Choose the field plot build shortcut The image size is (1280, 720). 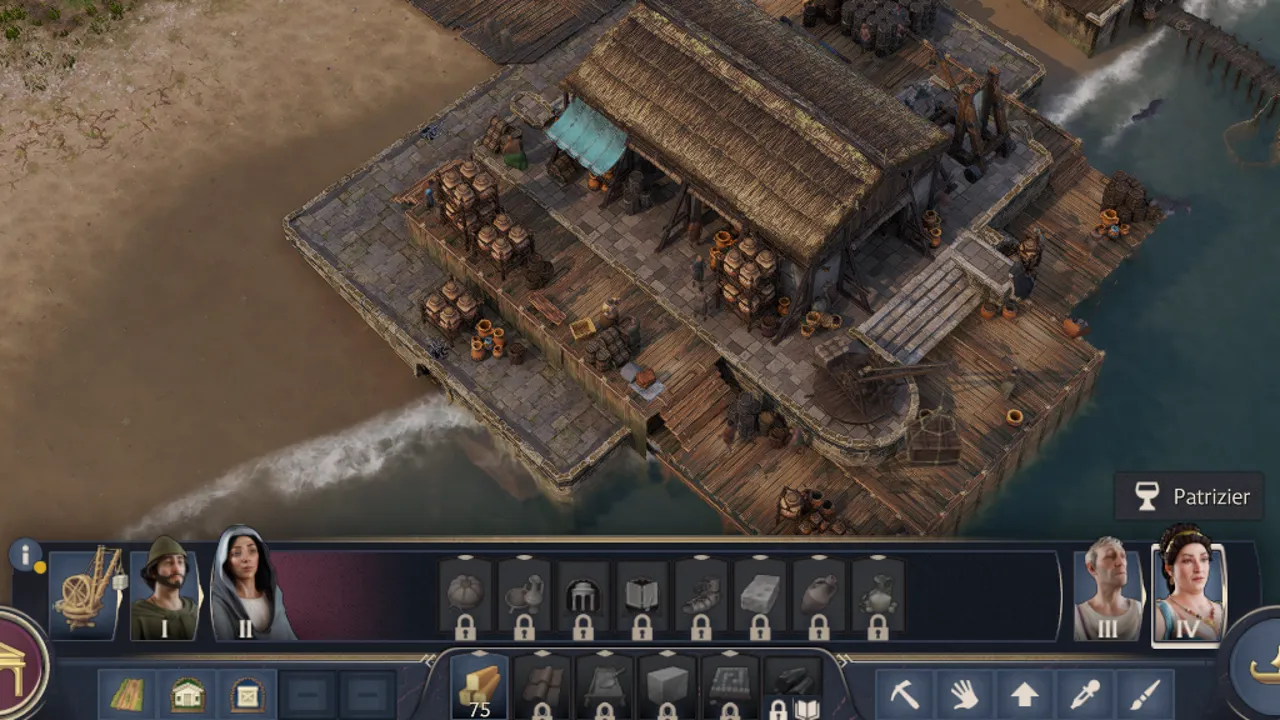click(127, 695)
